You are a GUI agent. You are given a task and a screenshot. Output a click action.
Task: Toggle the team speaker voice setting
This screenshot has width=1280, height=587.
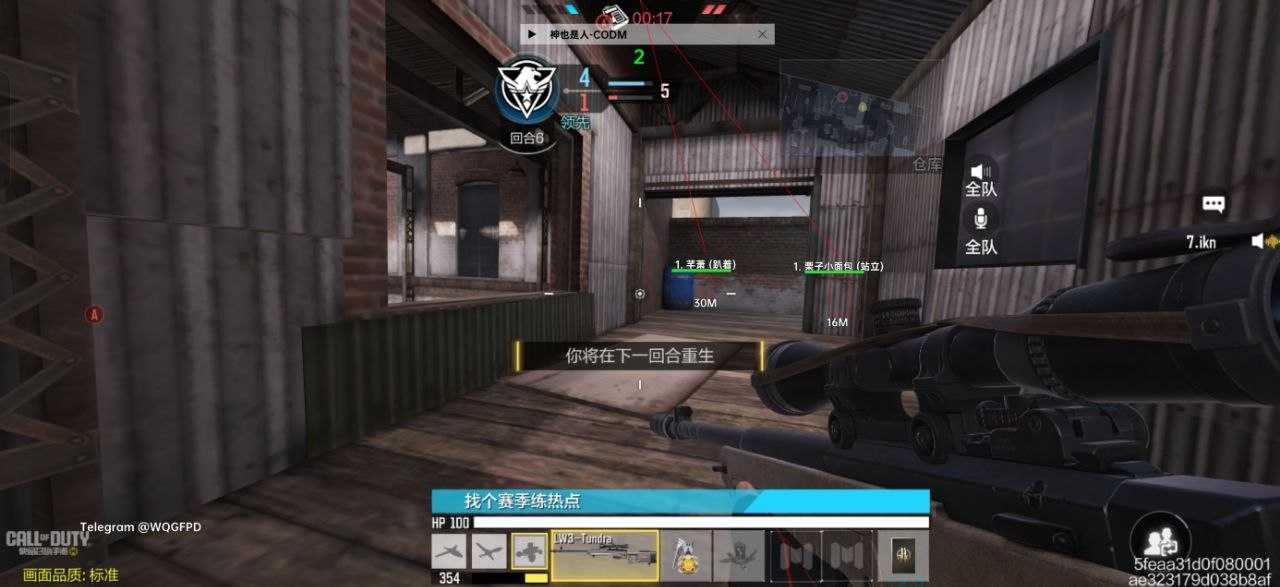pos(981,180)
